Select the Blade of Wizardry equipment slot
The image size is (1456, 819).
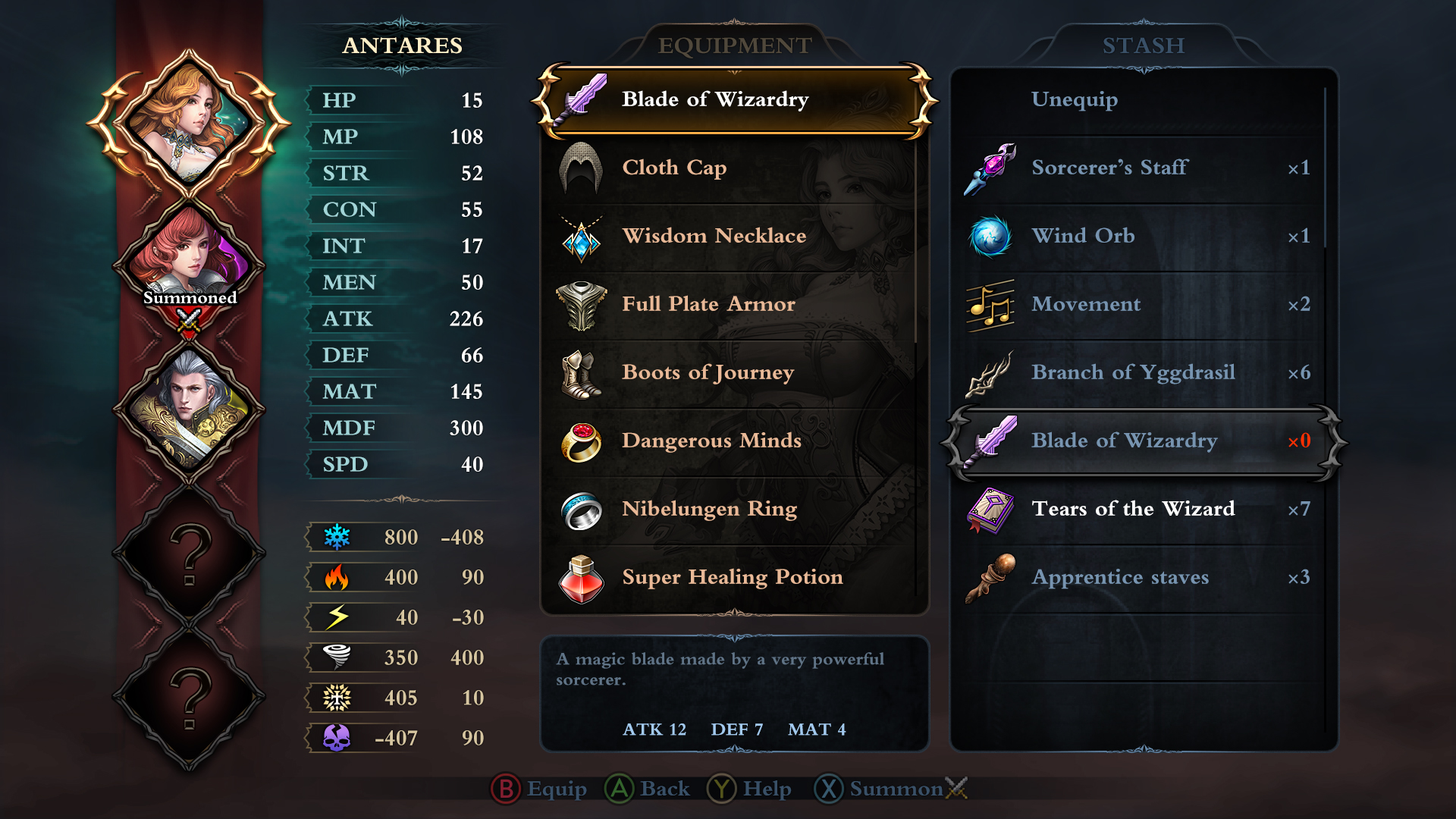click(x=734, y=100)
